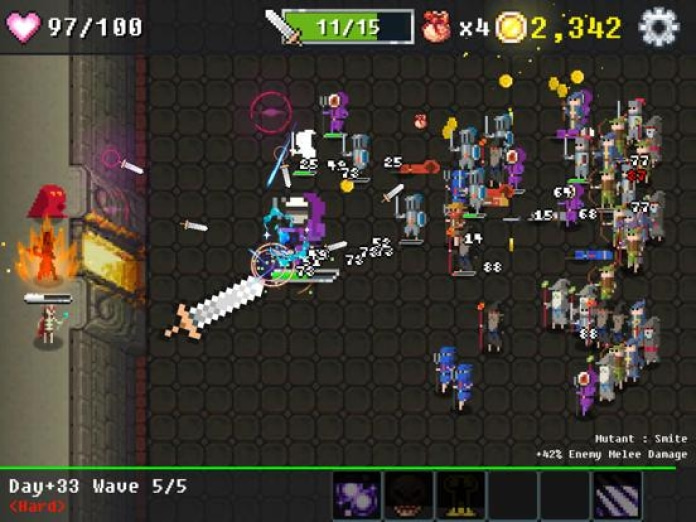696x522 pixels.
Task: Open the settings gear menu
Action: pos(658,26)
